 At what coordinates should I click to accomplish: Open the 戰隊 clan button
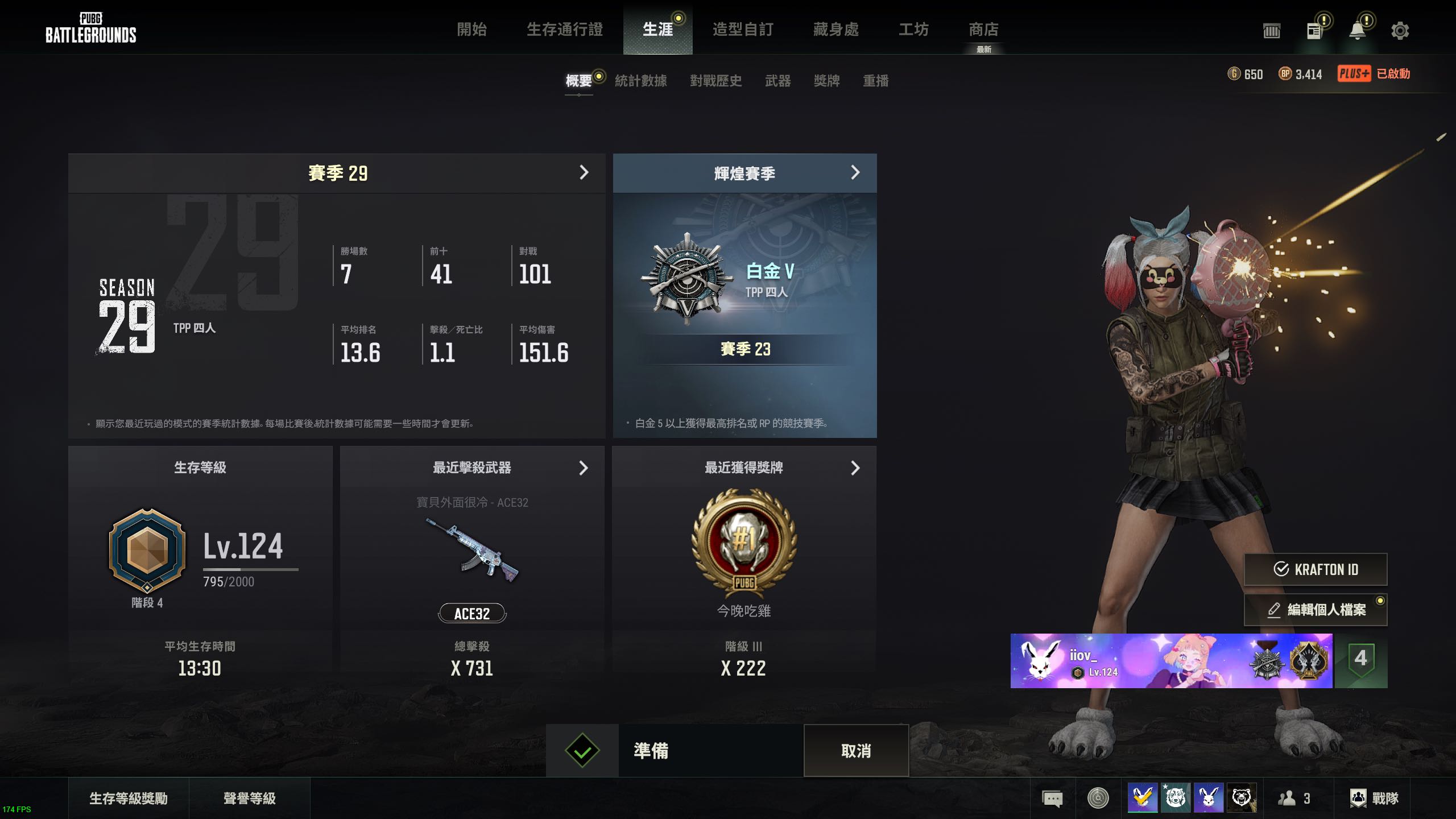click(x=1374, y=799)
